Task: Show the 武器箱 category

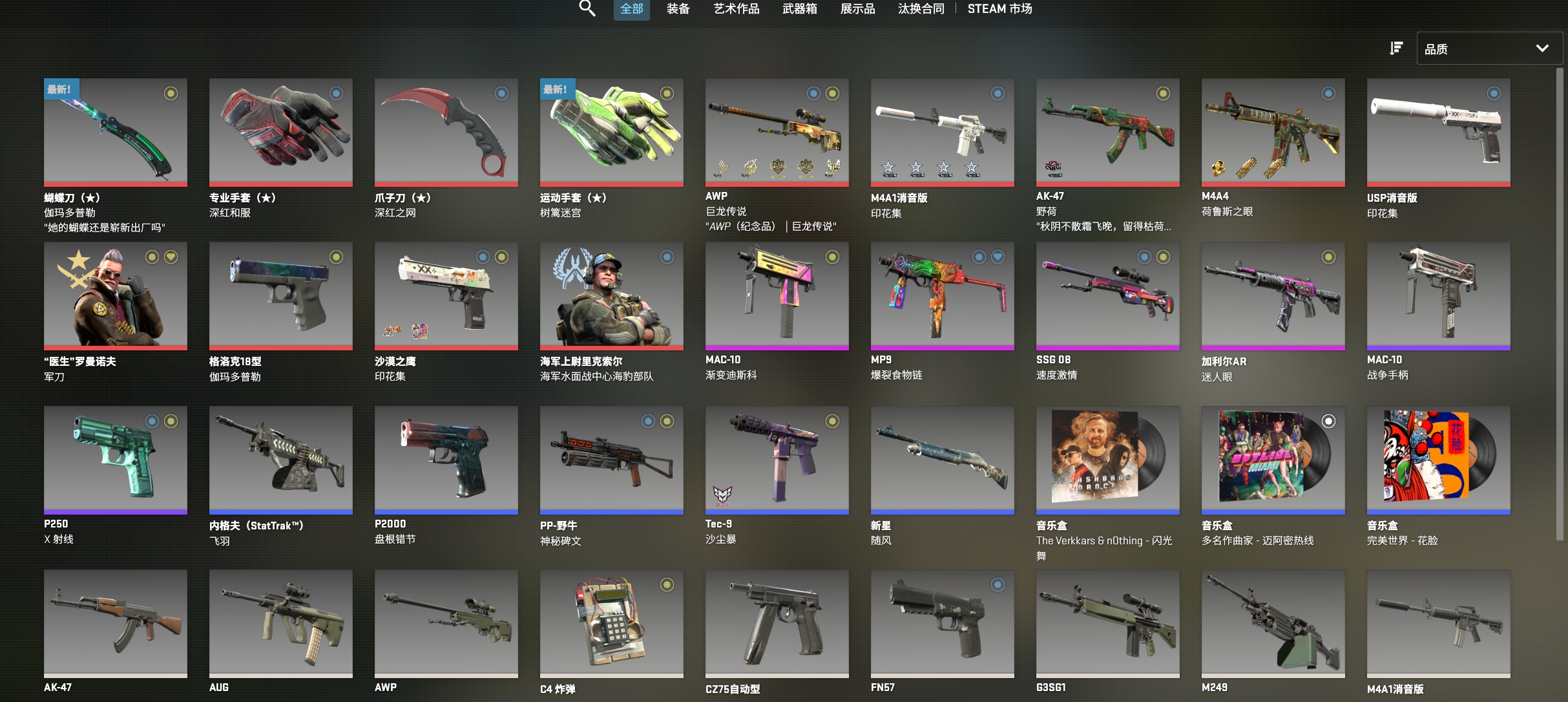Action: click(x=799, y=9)
